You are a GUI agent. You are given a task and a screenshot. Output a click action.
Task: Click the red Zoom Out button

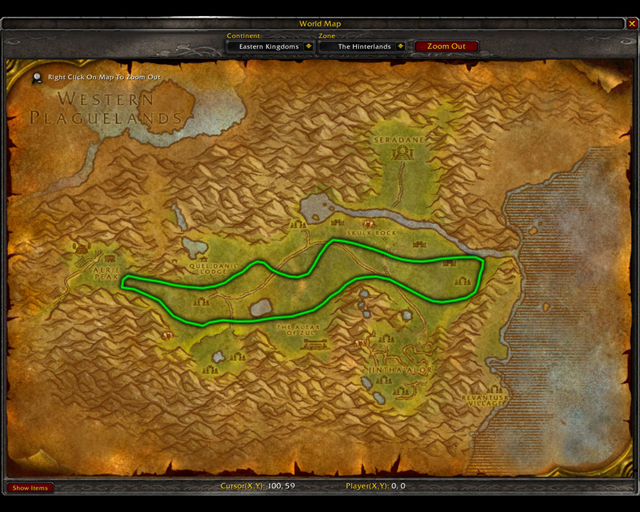(x=446, y=46)
